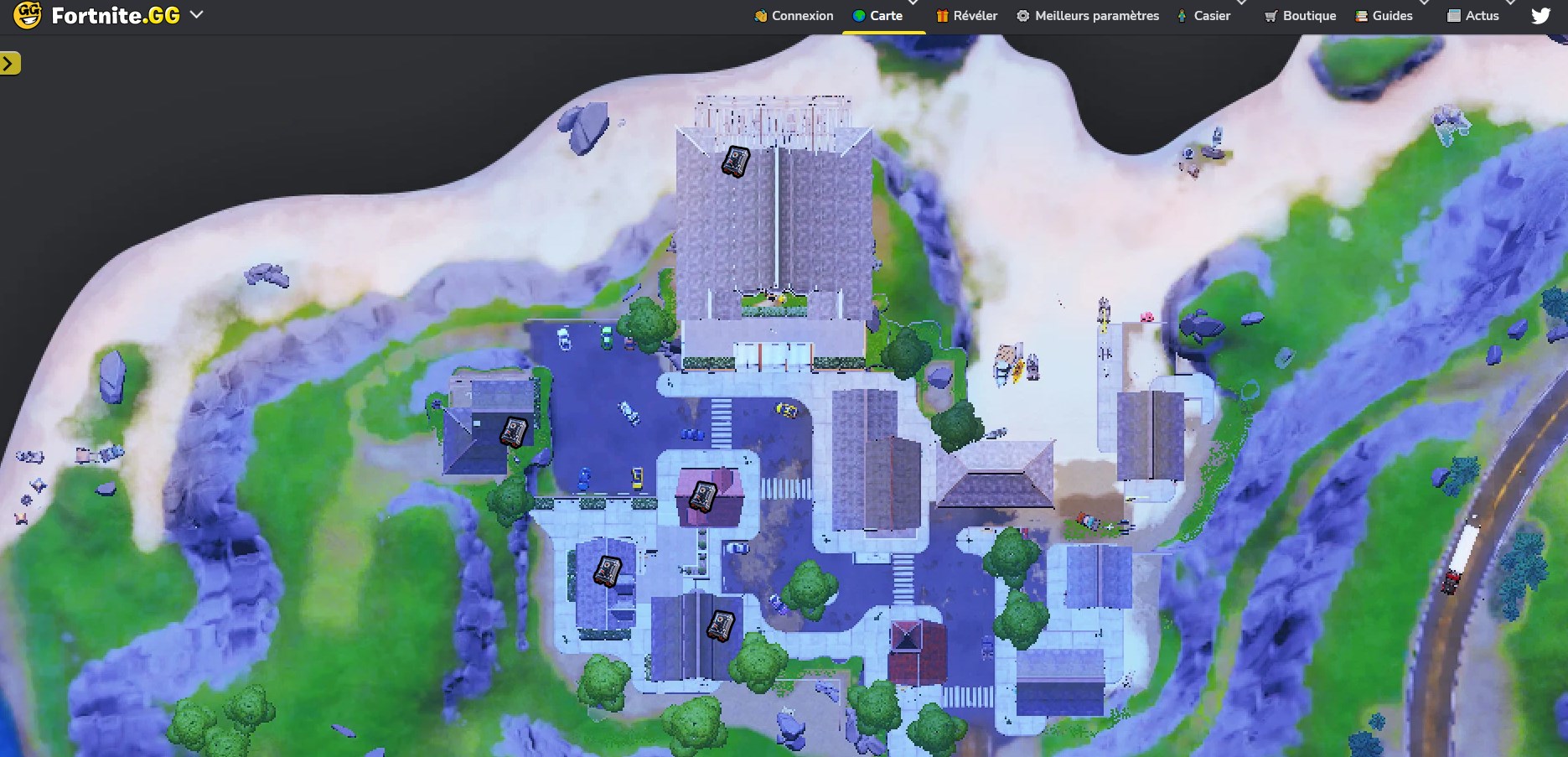Select the handshake Connexion icon
Image resolution: width=1568 pixels, height=757 pixels.
(x=761, y=15)
